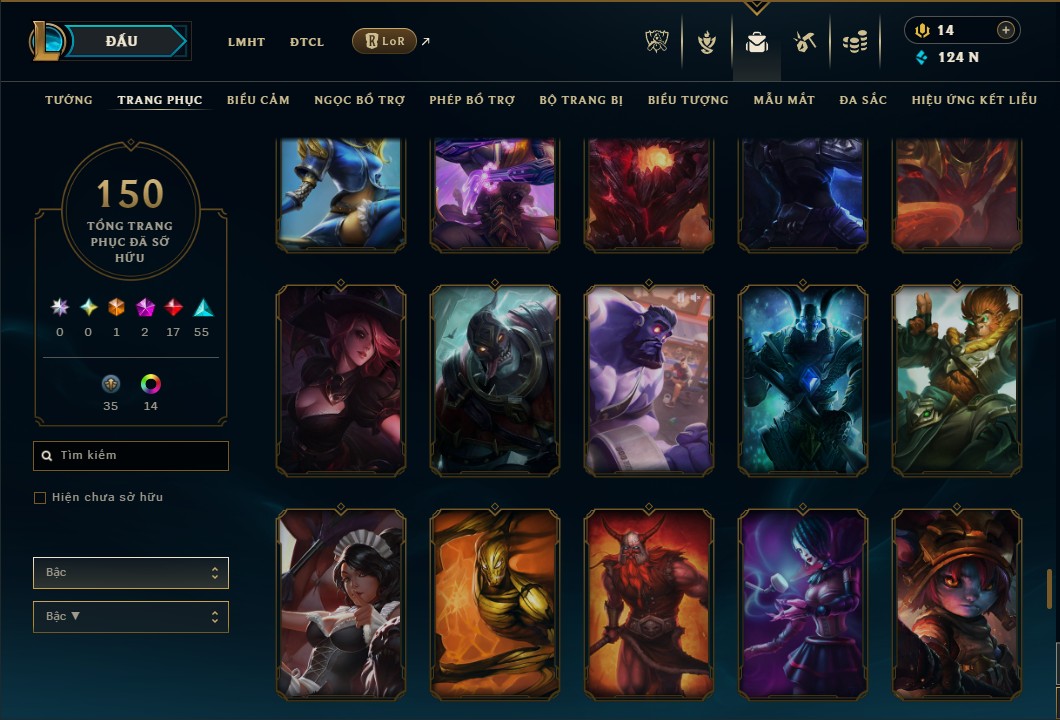This screenshot has width=1060, height=720.
Task: Switch to ĐTCL mode
Action: coord(307,42)
